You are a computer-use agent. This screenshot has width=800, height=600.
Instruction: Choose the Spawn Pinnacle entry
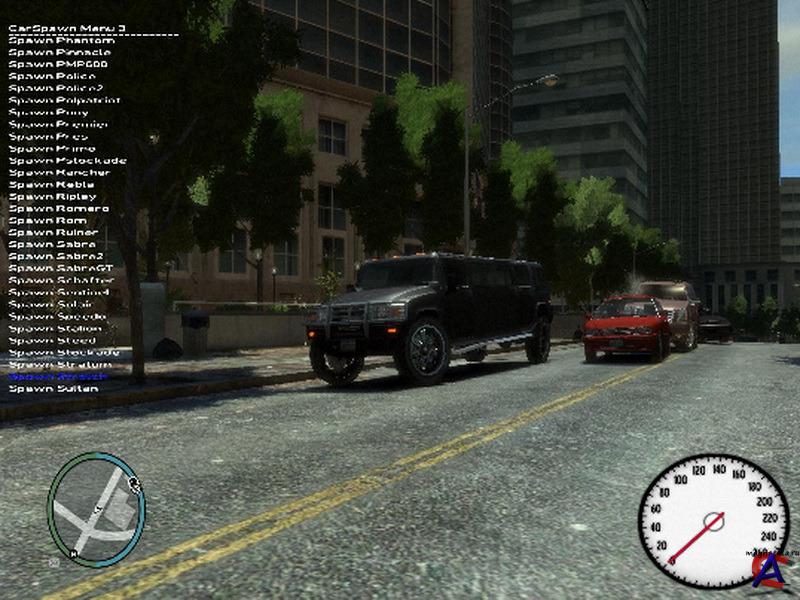coord(61,52)
